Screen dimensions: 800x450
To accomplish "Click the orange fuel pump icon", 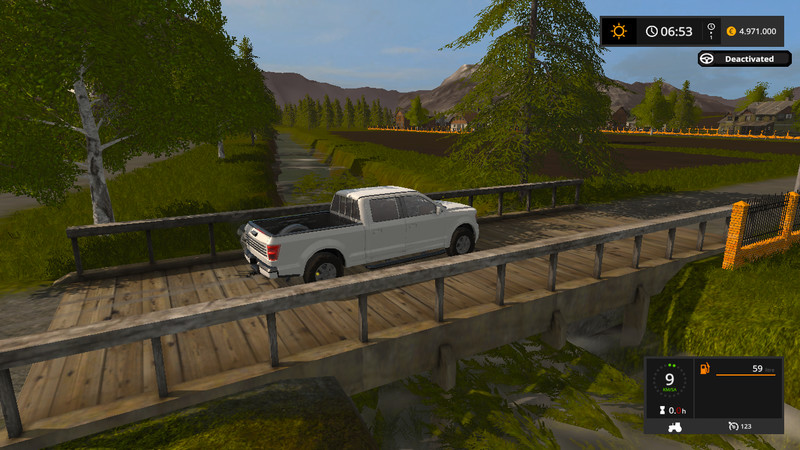I will (x=705, y=369).
